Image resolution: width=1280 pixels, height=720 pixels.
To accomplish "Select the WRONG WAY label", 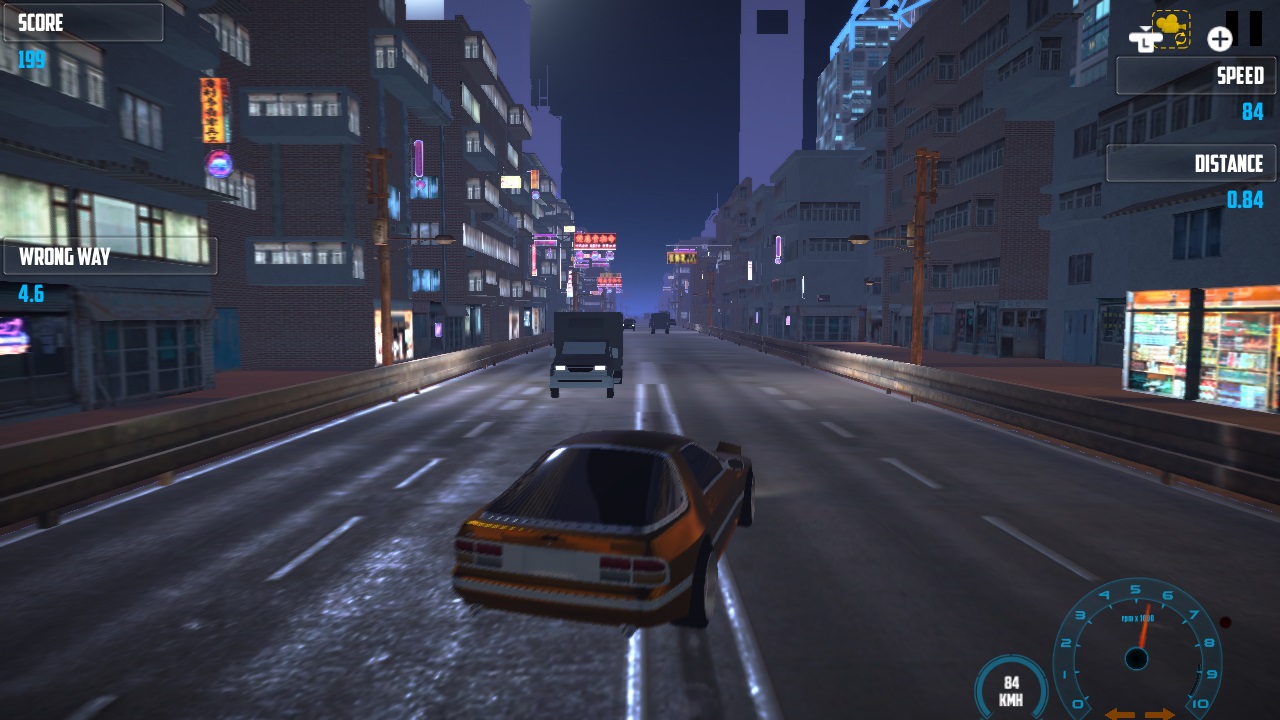I will click(x=64, y=256).
